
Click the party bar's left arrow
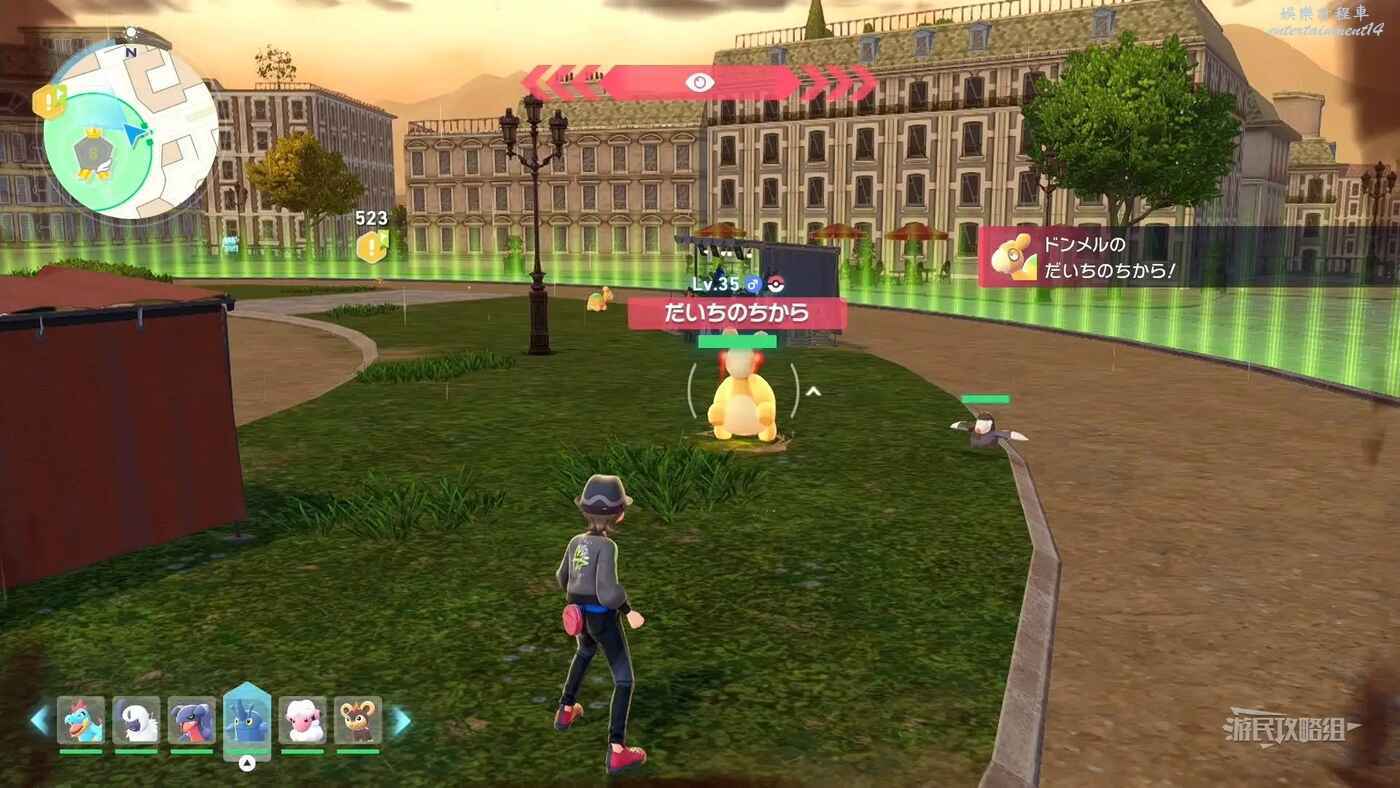(x=39, y=721)
